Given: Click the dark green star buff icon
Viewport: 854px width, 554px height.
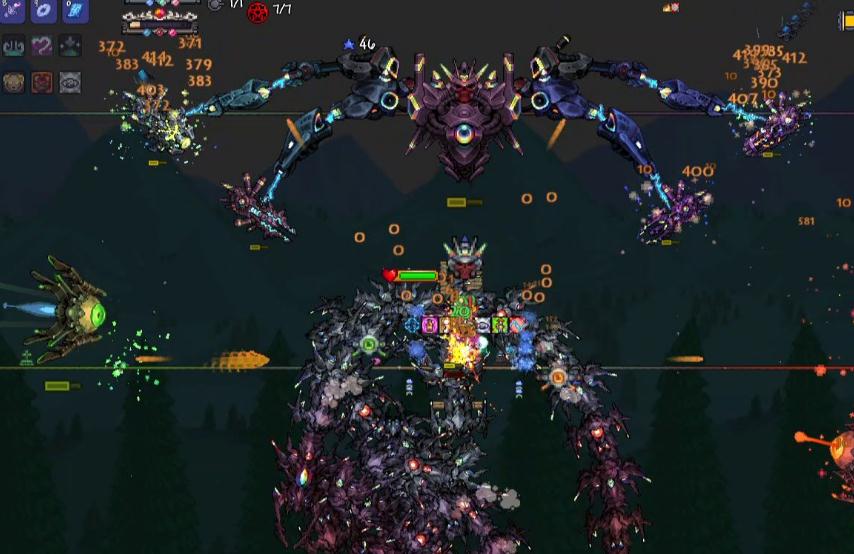Looking at the screenshot, I should [70, 46].
